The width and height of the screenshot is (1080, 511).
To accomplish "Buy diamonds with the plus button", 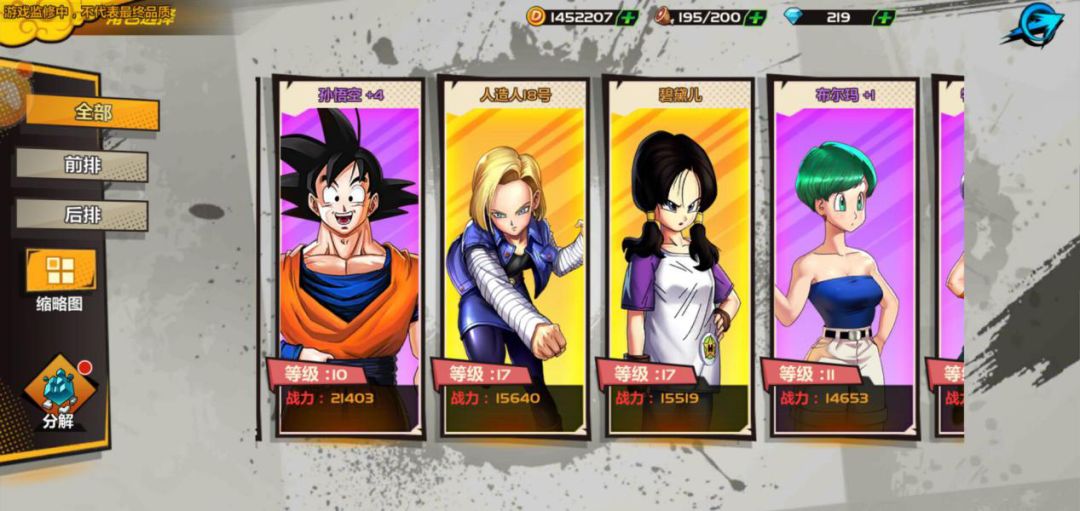I will click(x=884, y=17).
